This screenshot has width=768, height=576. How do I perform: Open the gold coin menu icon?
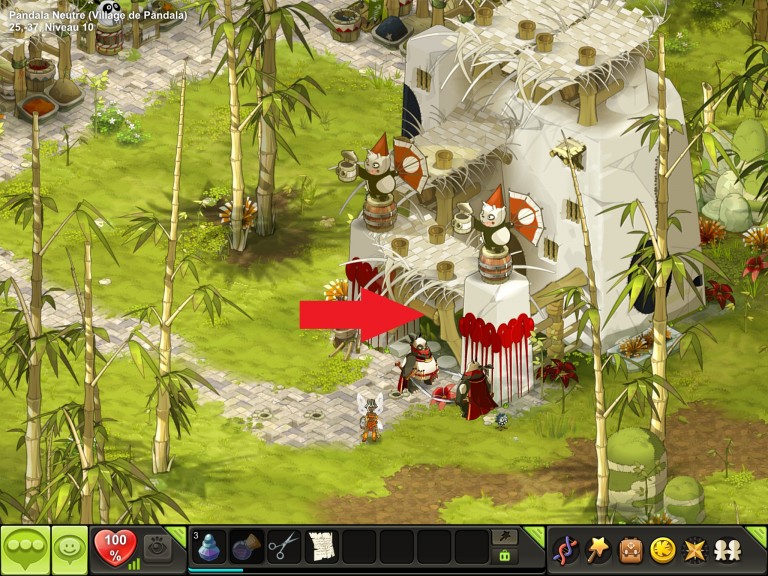coord(661,549)
